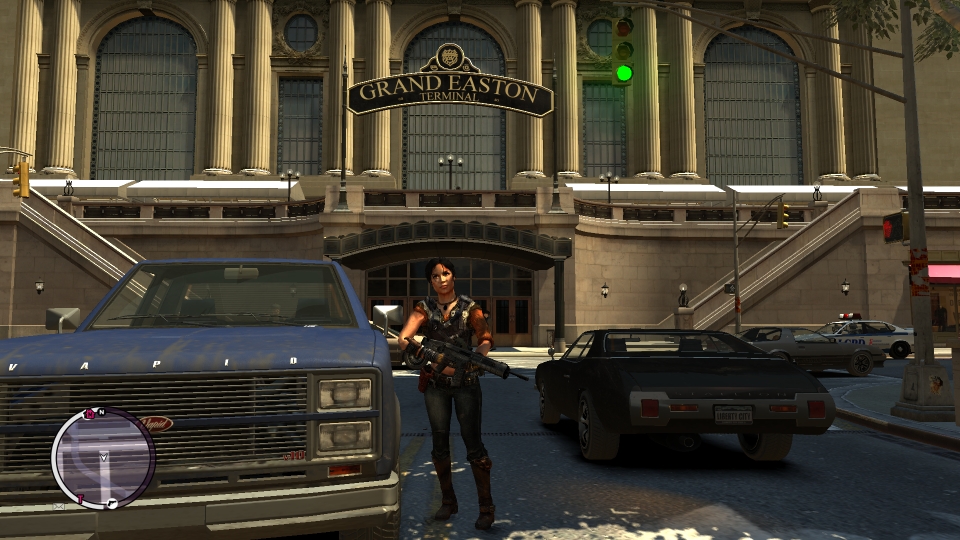Click the gun shop pistol blip
This screenshot has width=960, height=540.
click(x=112, y=503)
